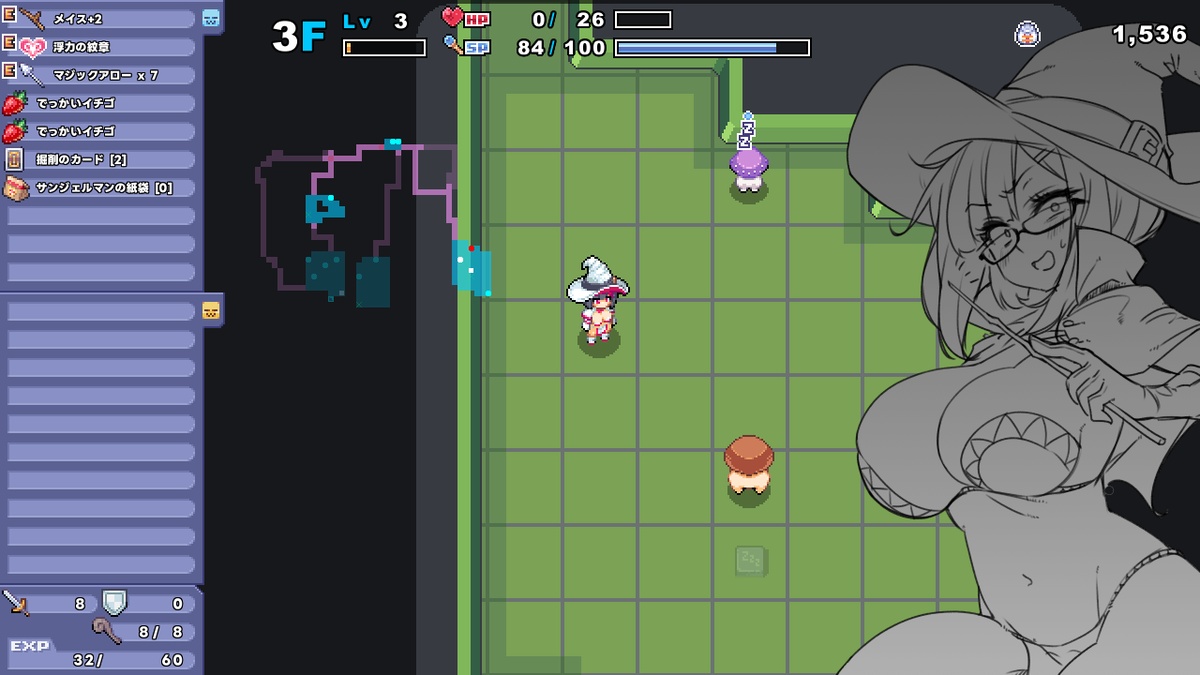This screenshot has height=675, width=1200.
Task: Select the 掘削のカード [2] card item
Action: 100,159
